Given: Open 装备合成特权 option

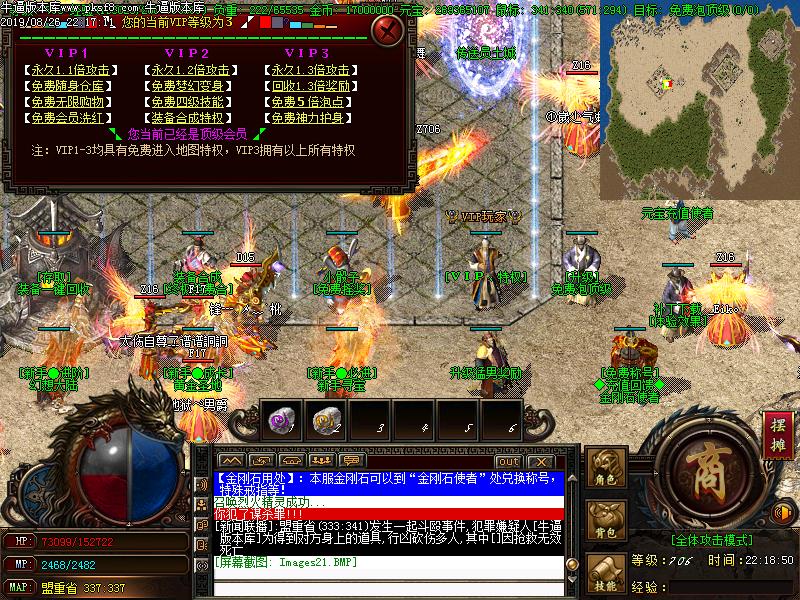Looking at the screenshot, I should [x=190, y=118].
